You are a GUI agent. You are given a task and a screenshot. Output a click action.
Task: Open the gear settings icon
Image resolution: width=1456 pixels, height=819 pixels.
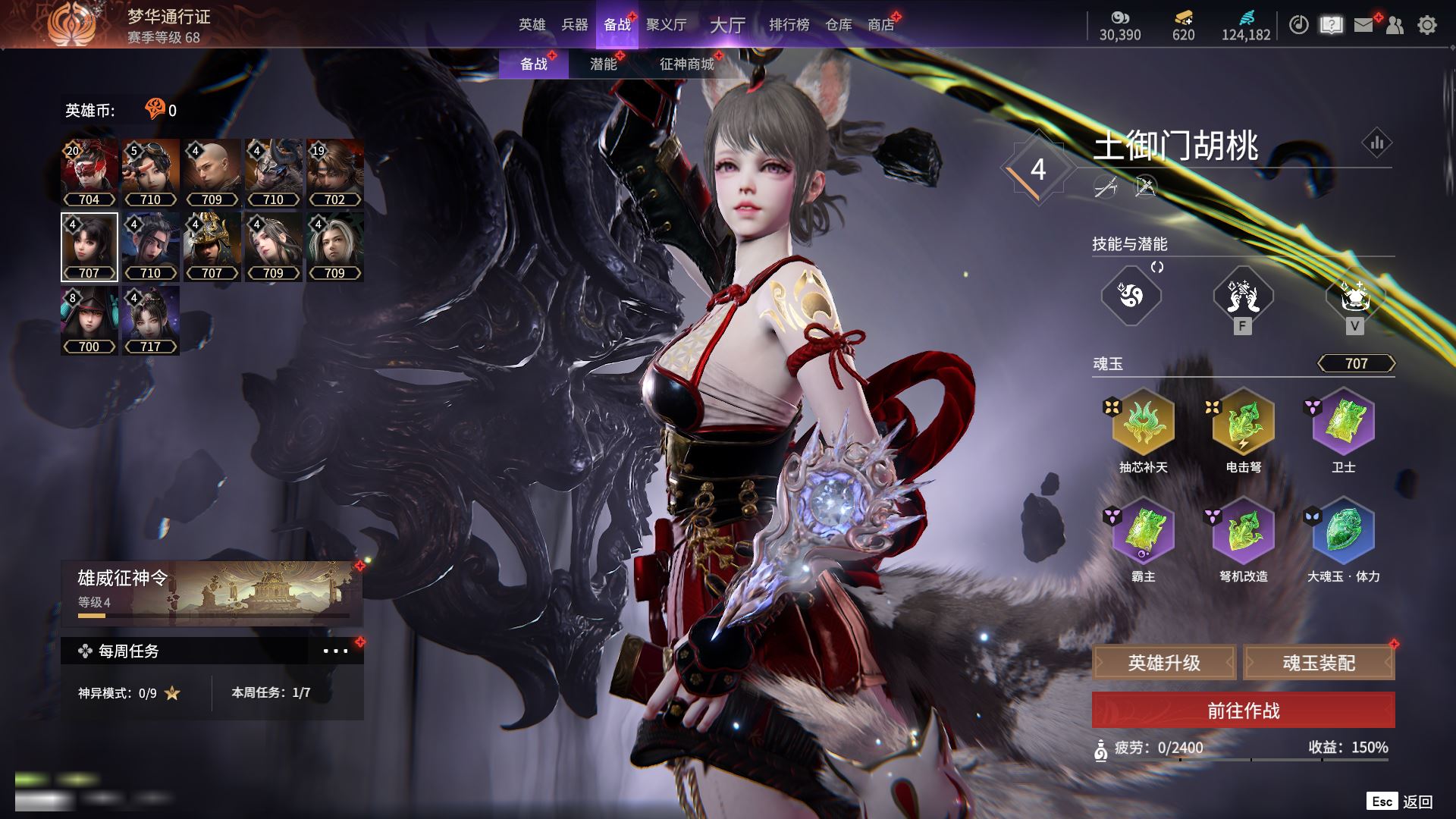1427,25
